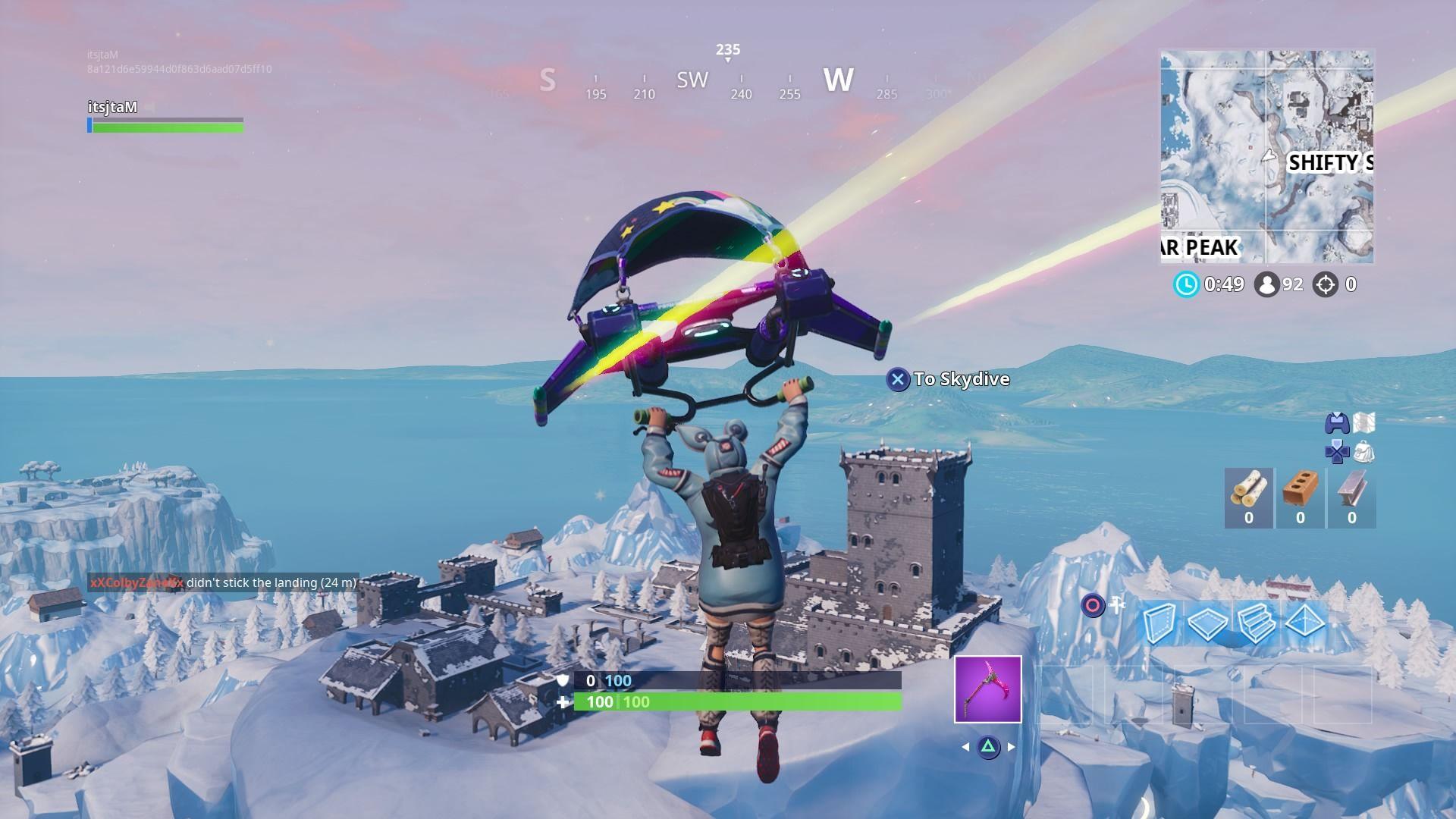1456x819 pixels.
Task: Click the hammer build-mode indicator icon
Action: [x=1116, y=604]
